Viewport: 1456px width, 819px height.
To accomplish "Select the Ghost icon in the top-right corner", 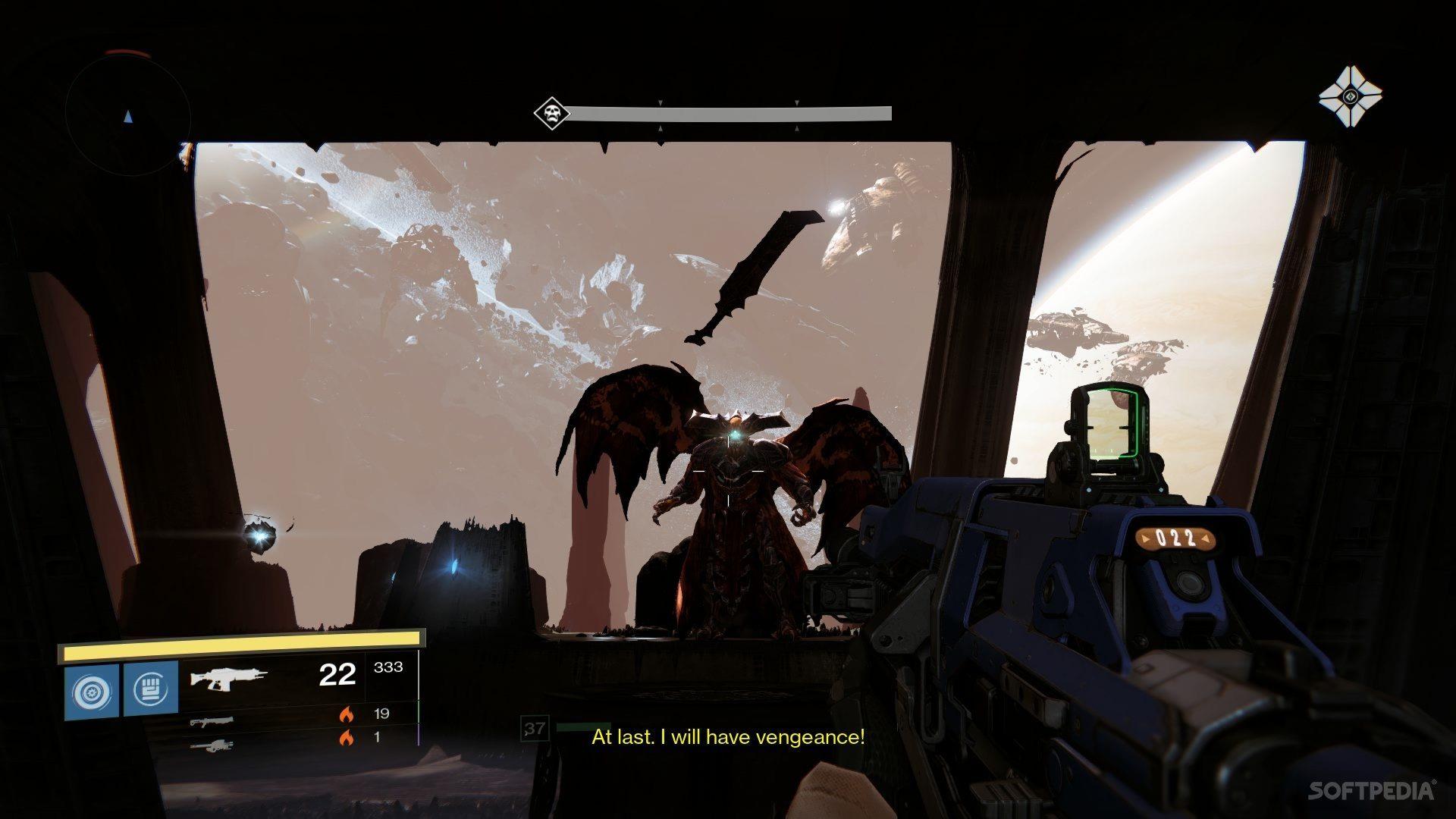I will pyautogui.click(x=1349, y=96).
